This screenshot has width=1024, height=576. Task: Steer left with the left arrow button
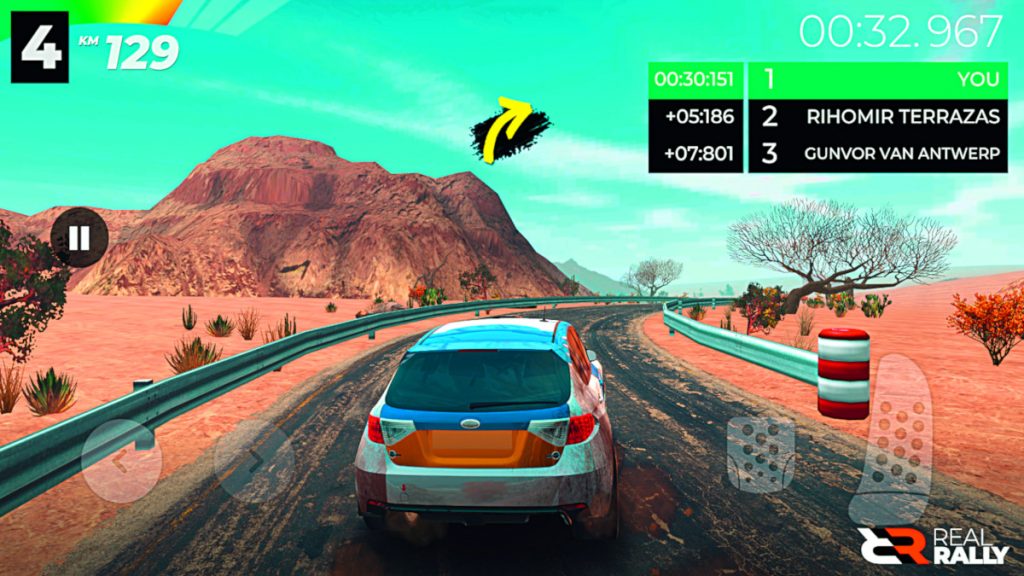pyautogui.click(x=122, y=461)
